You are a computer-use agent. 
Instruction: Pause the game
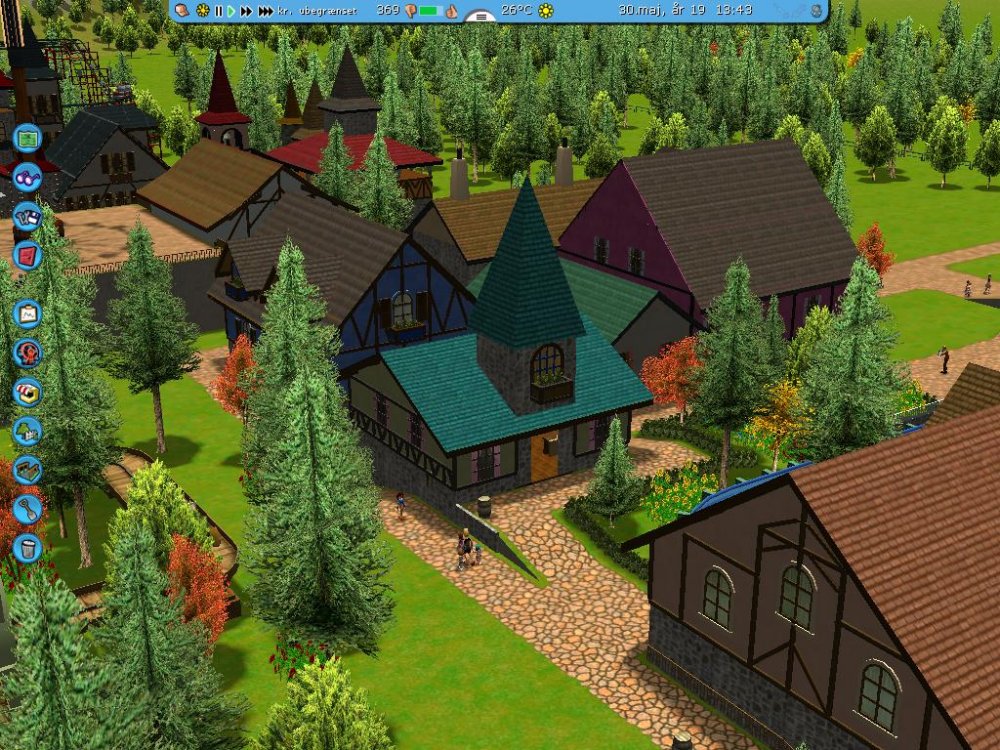[218, 10]
